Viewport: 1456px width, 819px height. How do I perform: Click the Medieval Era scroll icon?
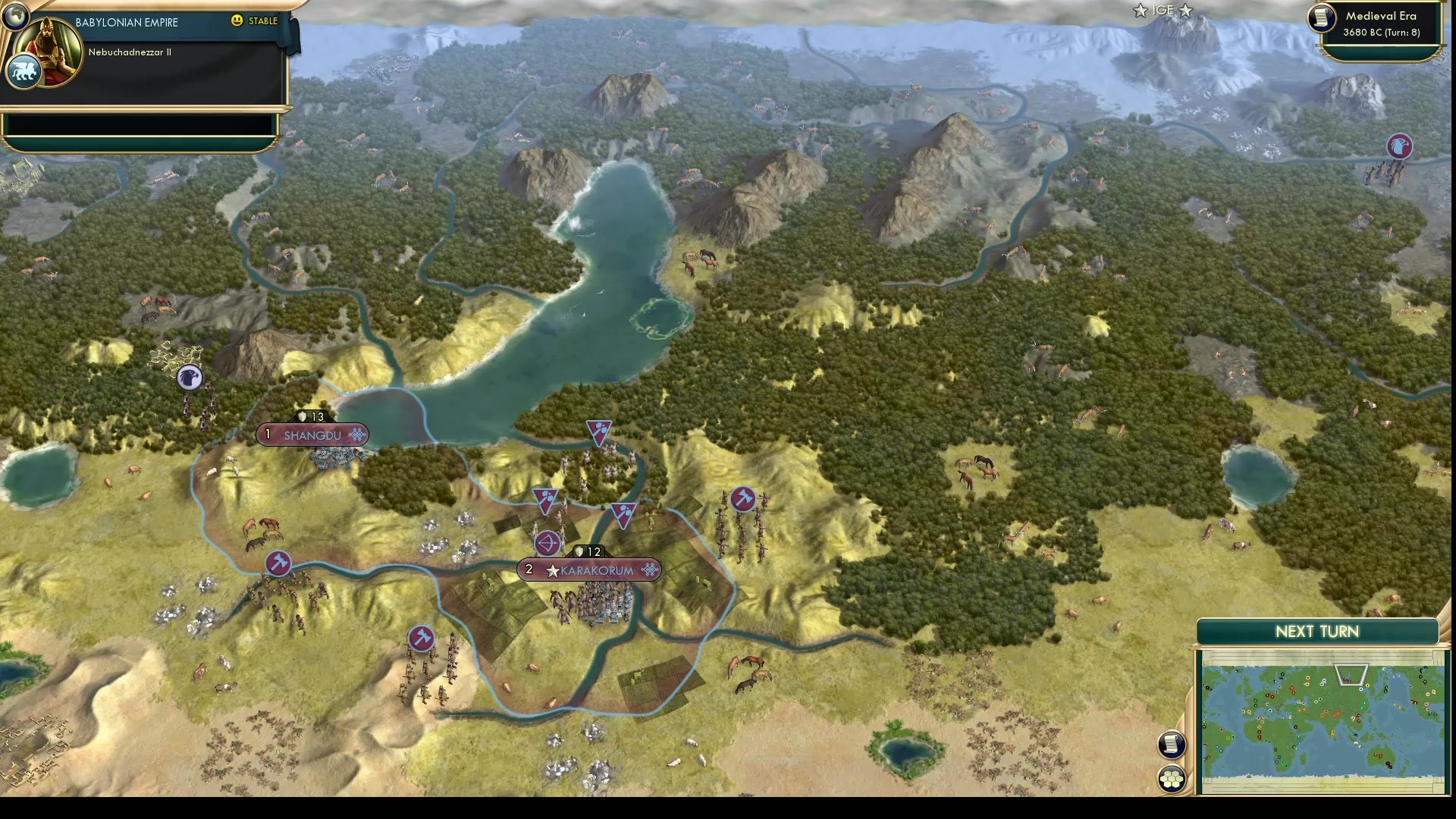point(1320,19)
